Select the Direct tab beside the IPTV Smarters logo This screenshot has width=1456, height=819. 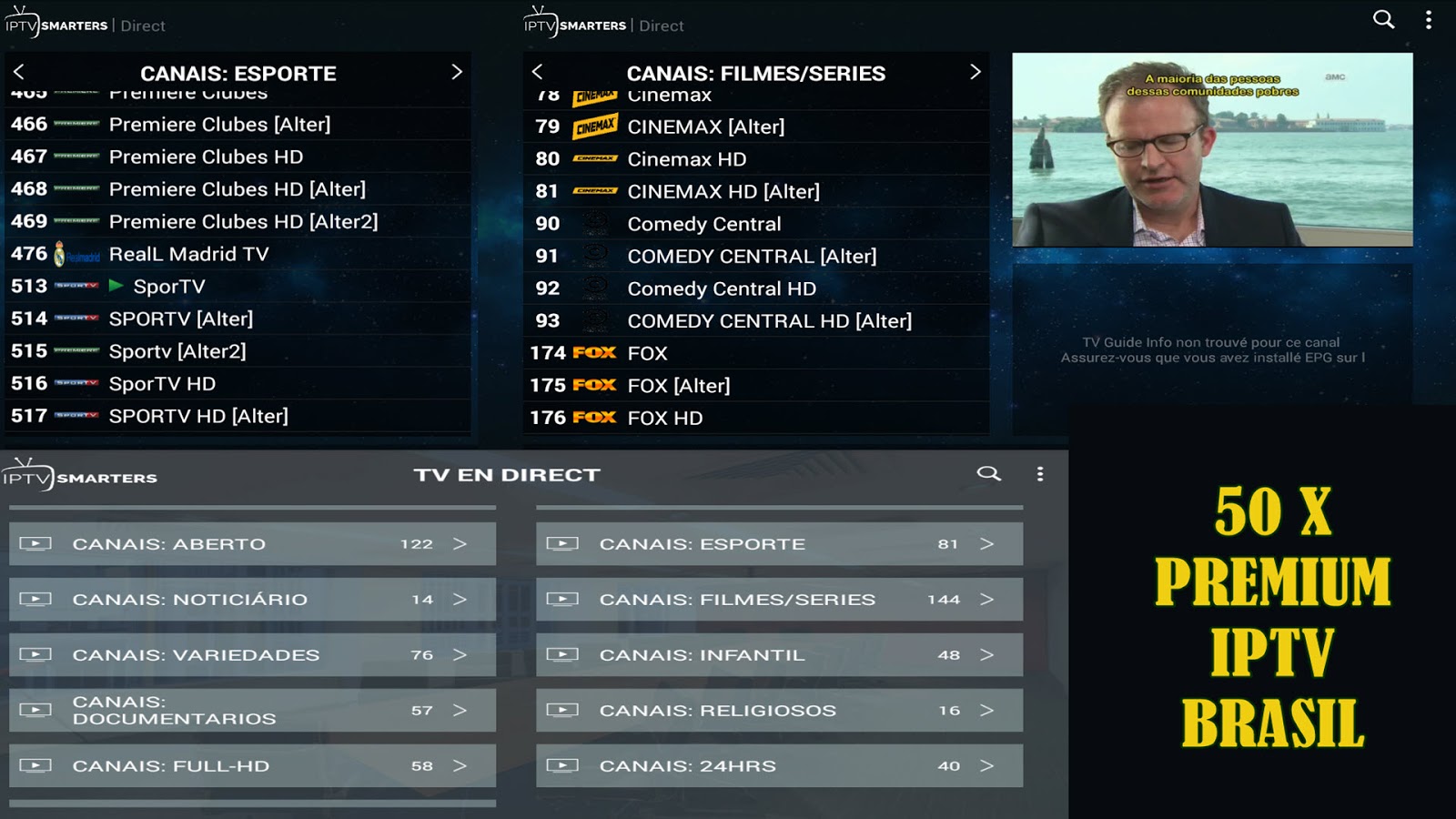[x=143, y=25]
